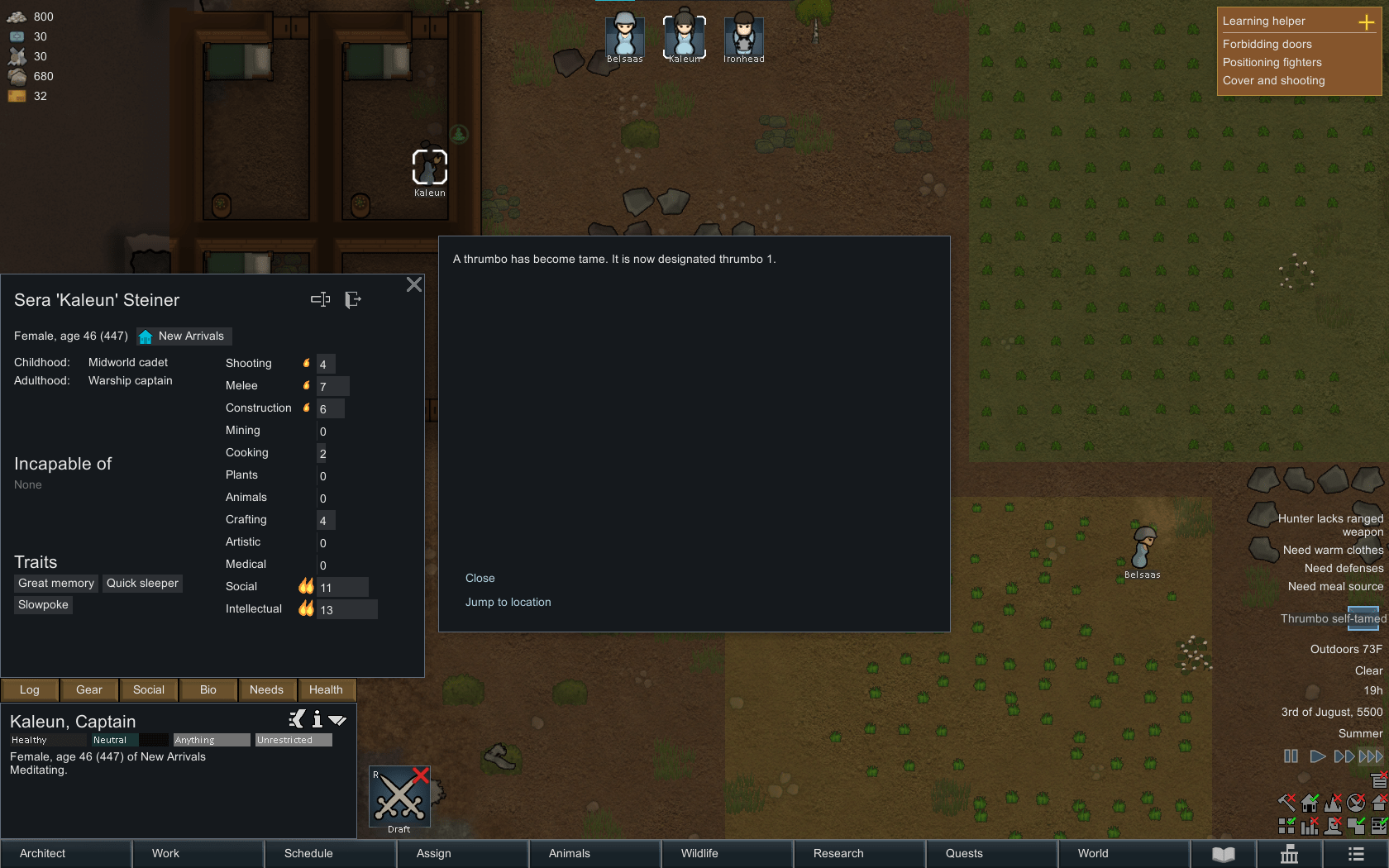Click Jump to location in the thrumbo dialog
Image resolution: width=1389 pixels, height=868 pixels.
tap(508, 602)
